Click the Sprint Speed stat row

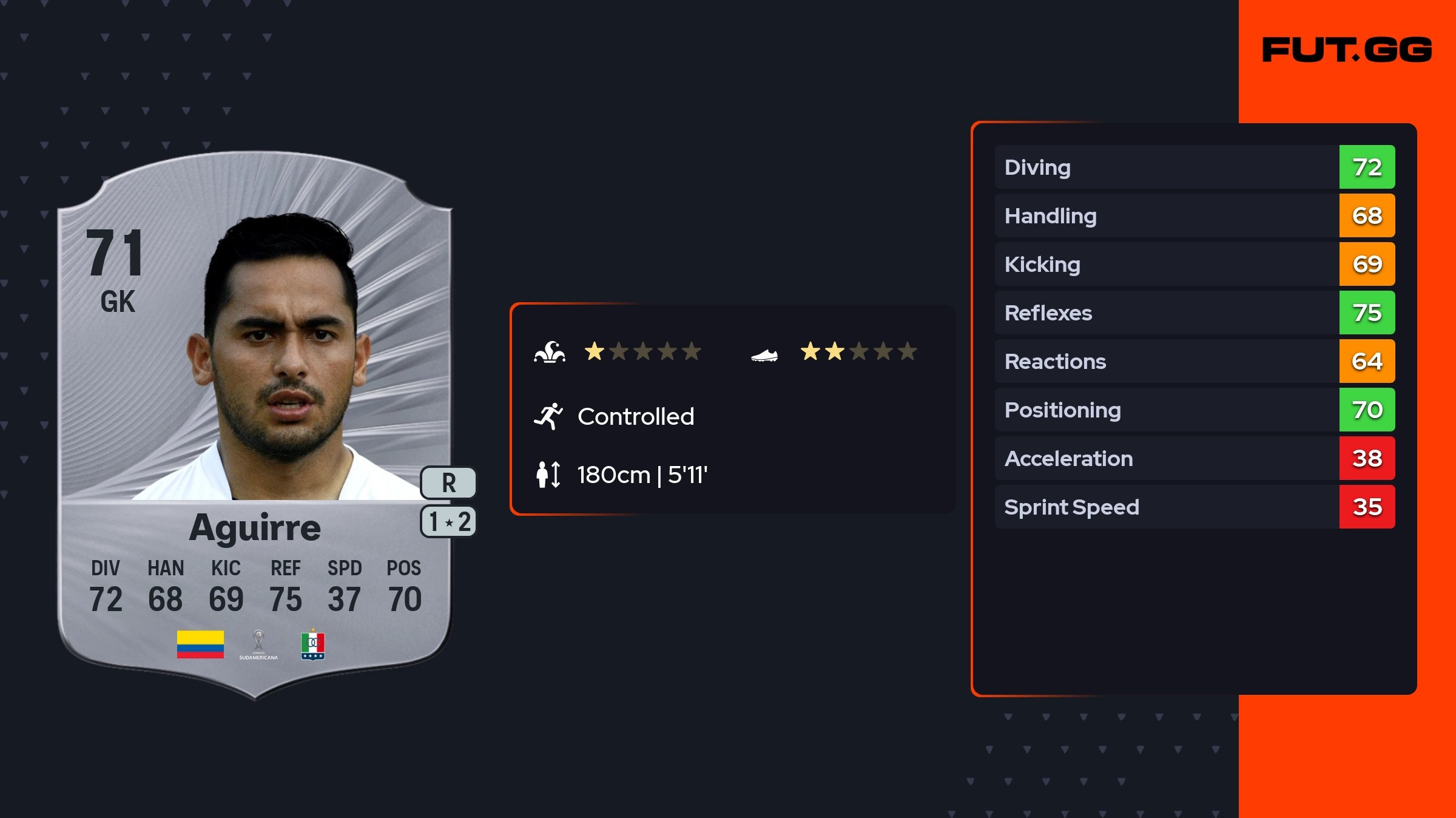(1194, 507)
